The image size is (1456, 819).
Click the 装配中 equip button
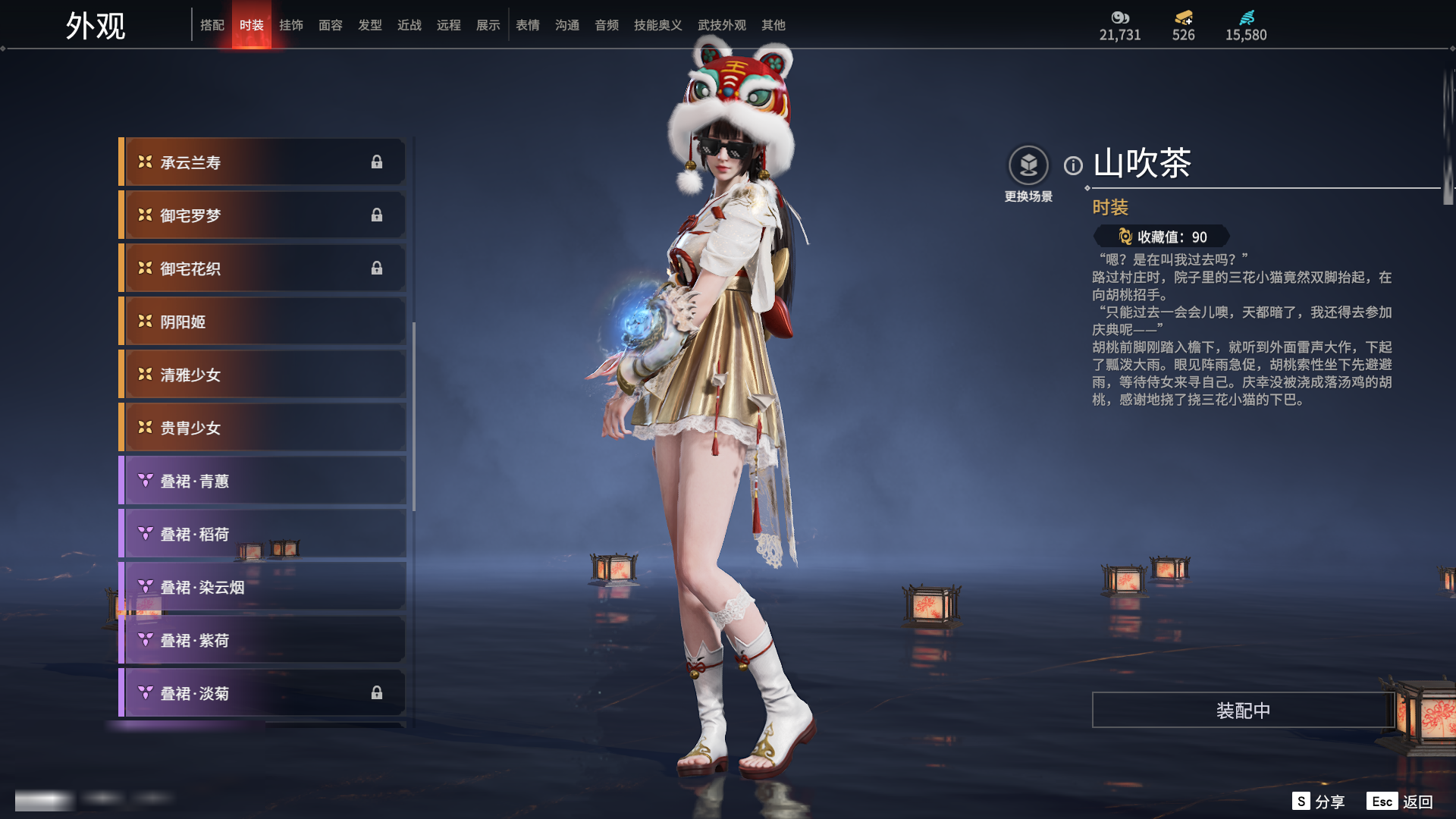tap(1243, 711)
